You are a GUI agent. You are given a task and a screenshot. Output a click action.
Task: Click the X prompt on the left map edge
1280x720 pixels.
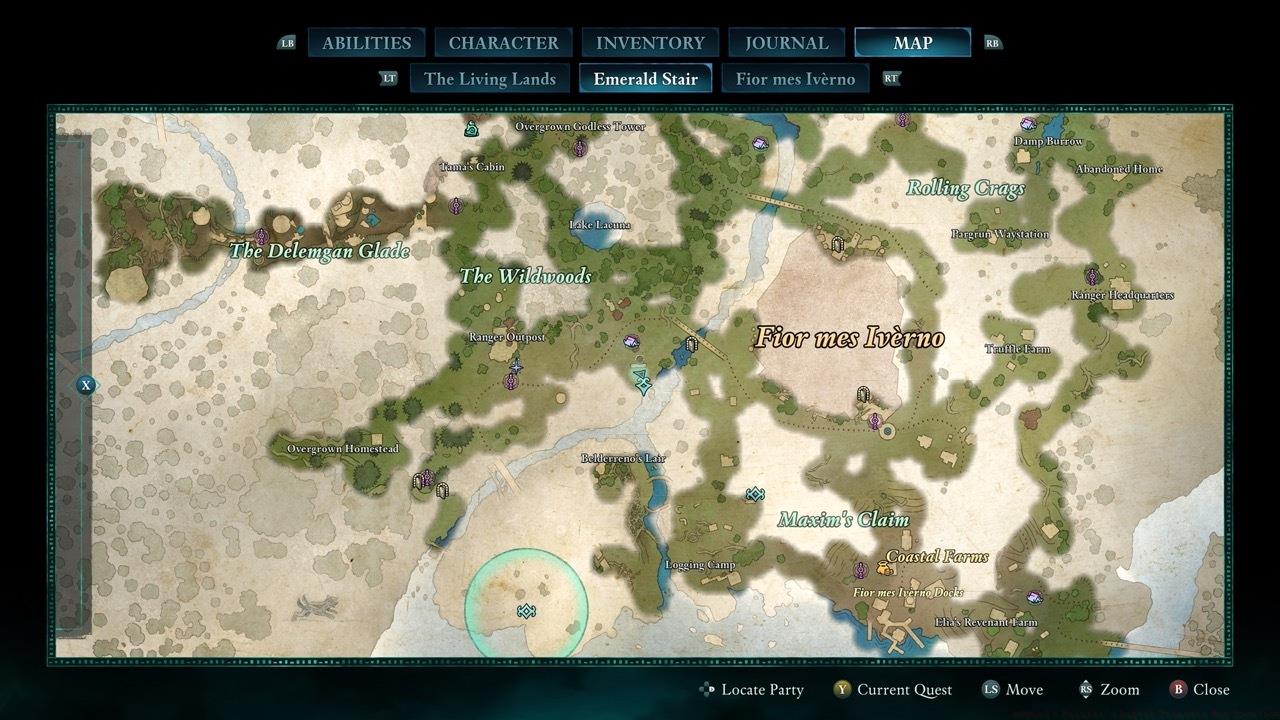point(85,382)
